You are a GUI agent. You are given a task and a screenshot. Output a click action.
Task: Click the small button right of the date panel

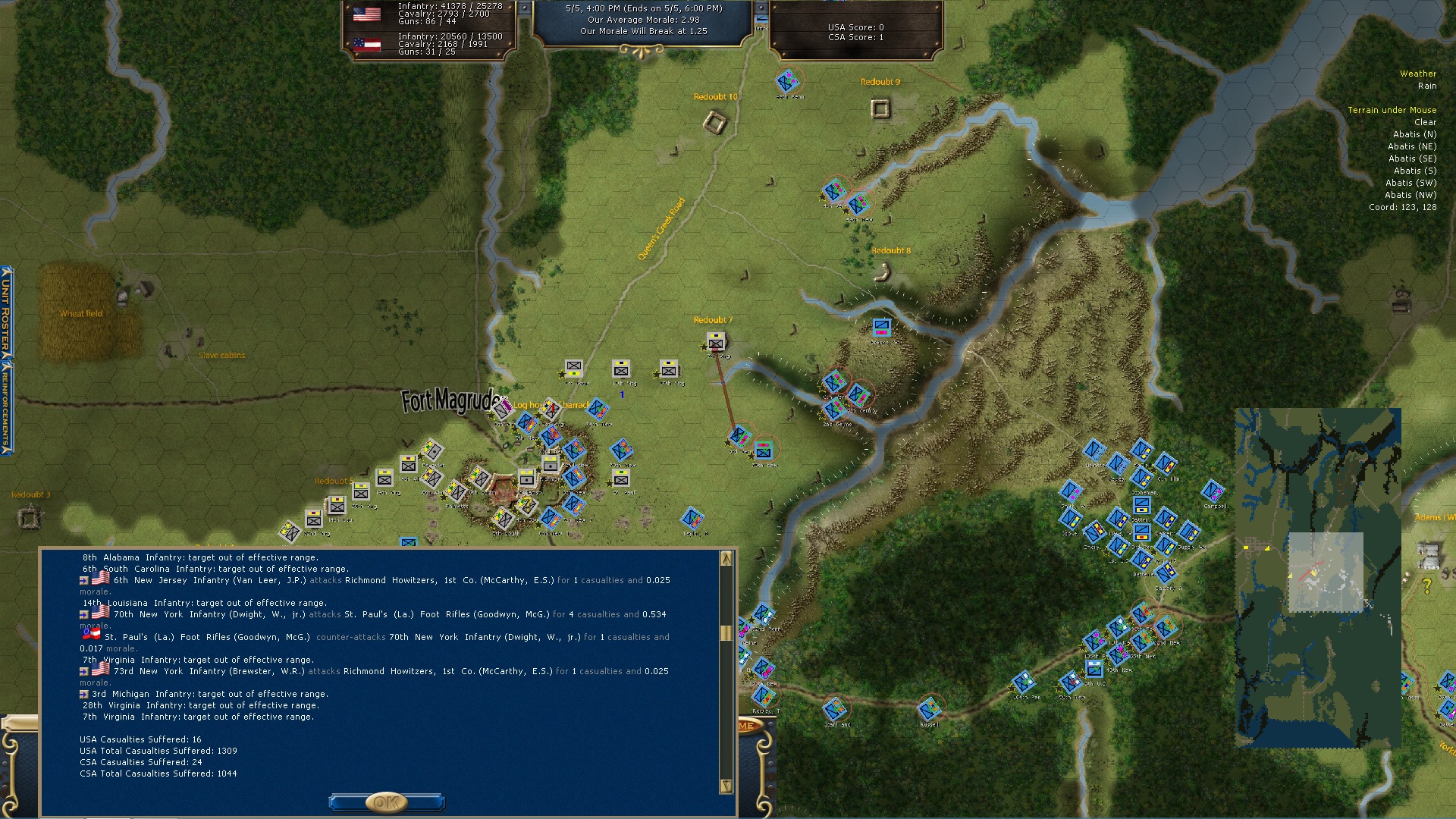click(x=761, y=8)
